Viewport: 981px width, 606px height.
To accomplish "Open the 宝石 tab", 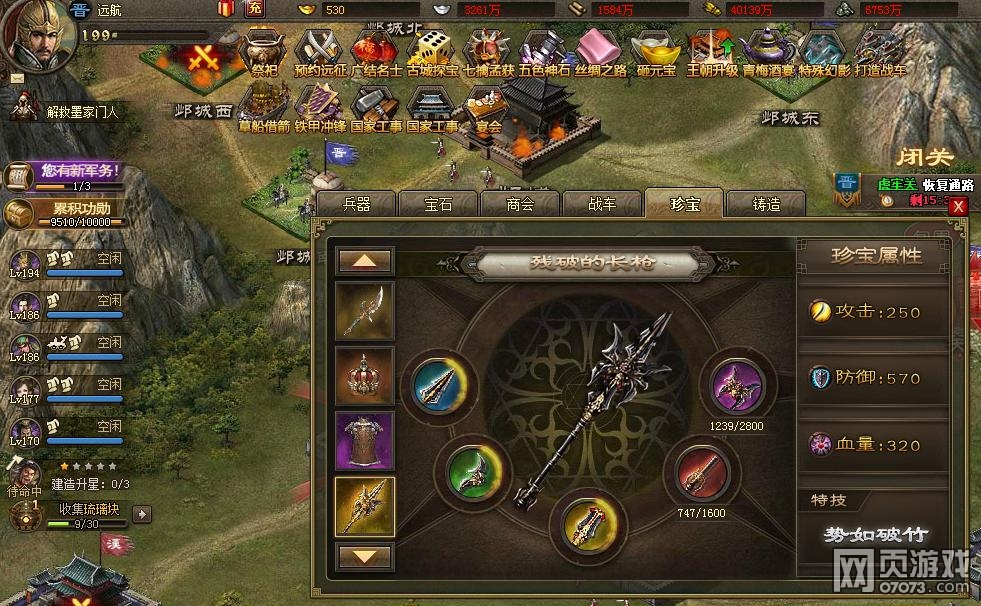I will [x=438, y=204].
